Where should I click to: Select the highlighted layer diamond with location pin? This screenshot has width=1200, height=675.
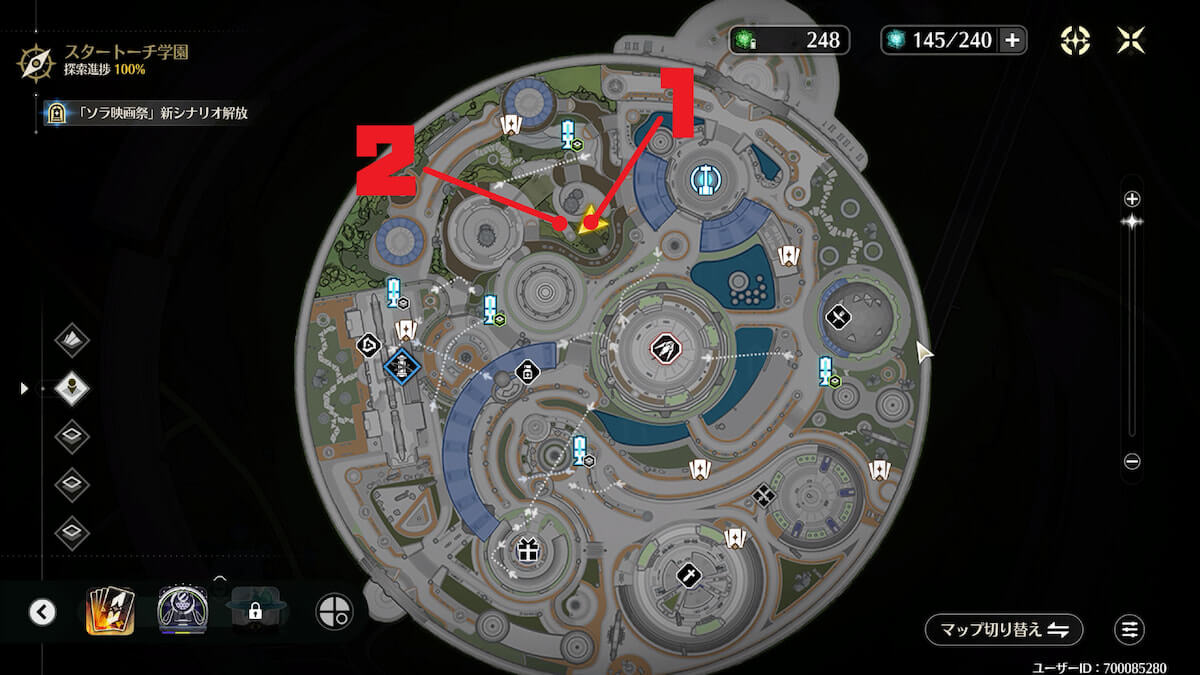[x=72, y=388]
